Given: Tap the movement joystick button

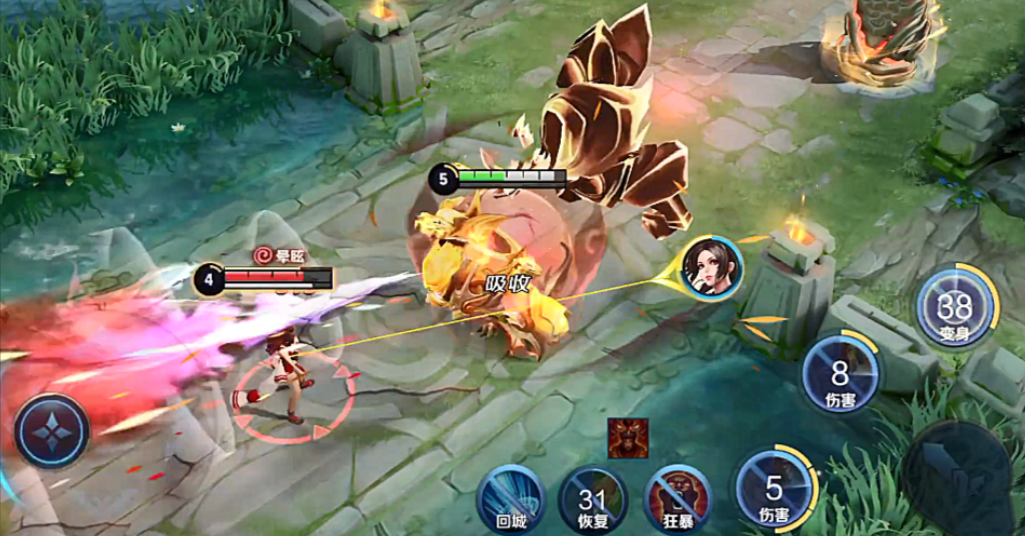Looking at the screenshot, I should (x=52, y=431).
